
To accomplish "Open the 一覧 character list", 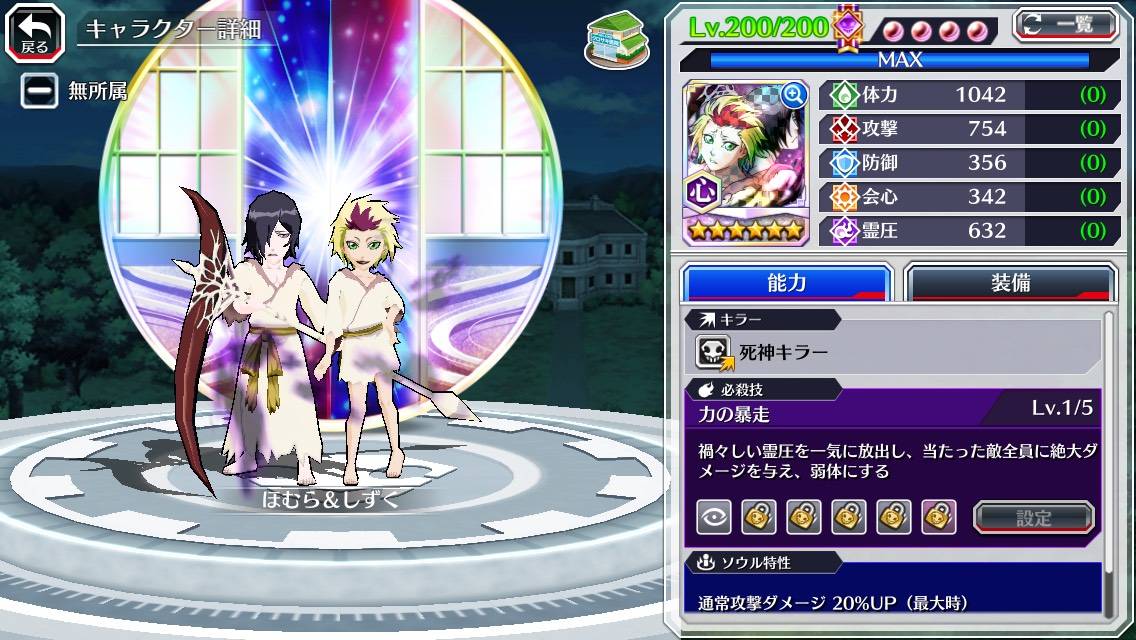I will click(1065, 24).
